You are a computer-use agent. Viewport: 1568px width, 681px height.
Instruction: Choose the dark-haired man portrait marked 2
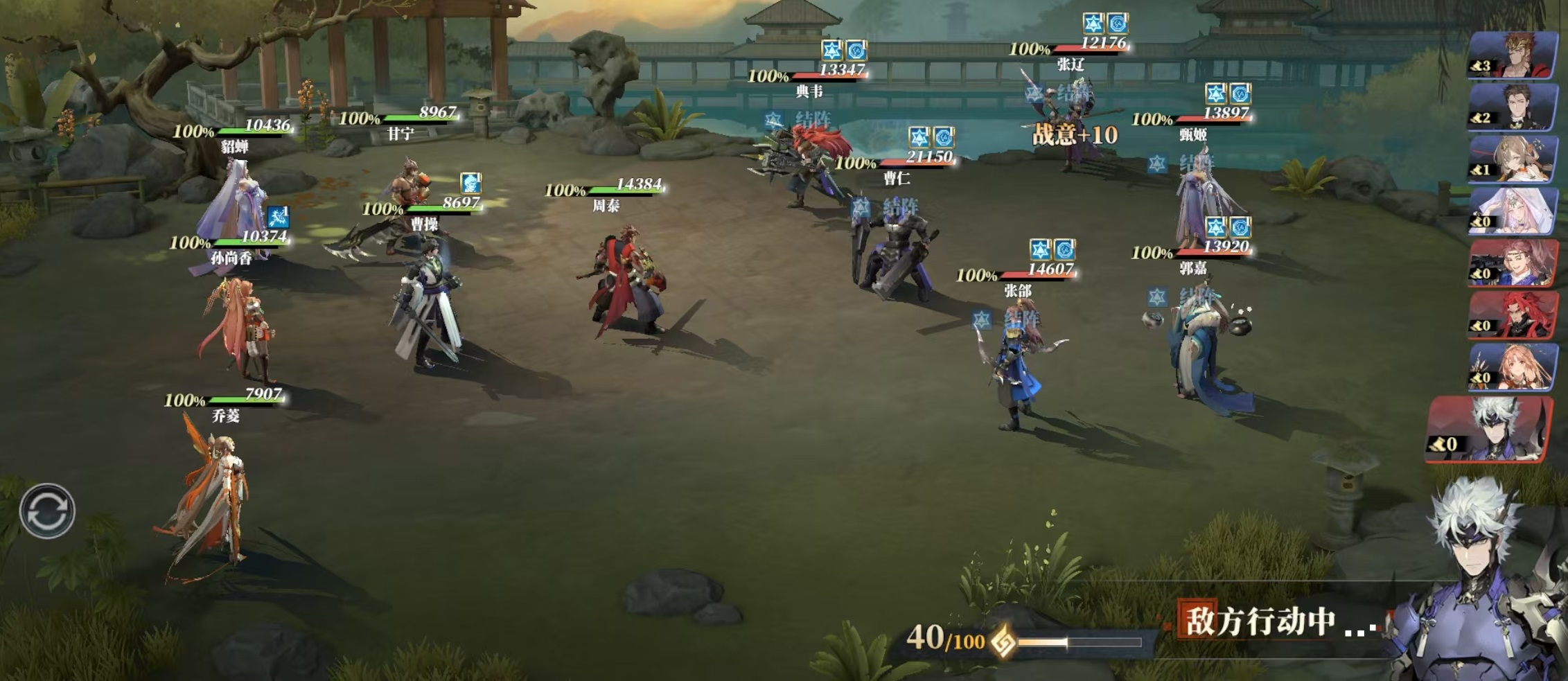coord(1514,107)
